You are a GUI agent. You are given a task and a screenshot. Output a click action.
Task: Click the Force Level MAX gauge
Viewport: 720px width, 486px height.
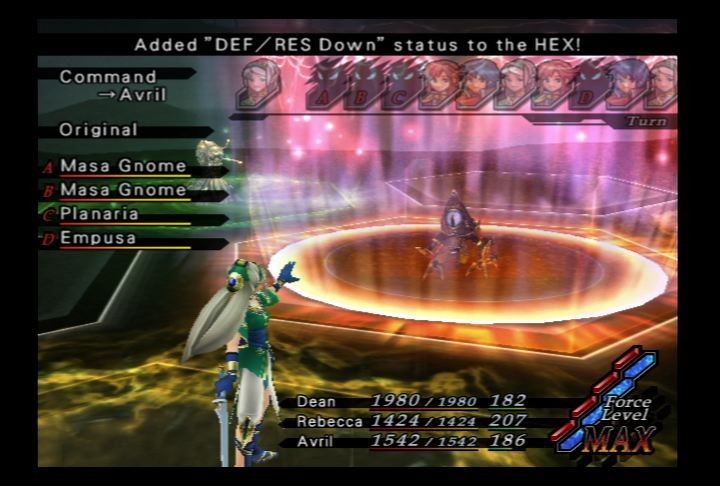point(611,412)
